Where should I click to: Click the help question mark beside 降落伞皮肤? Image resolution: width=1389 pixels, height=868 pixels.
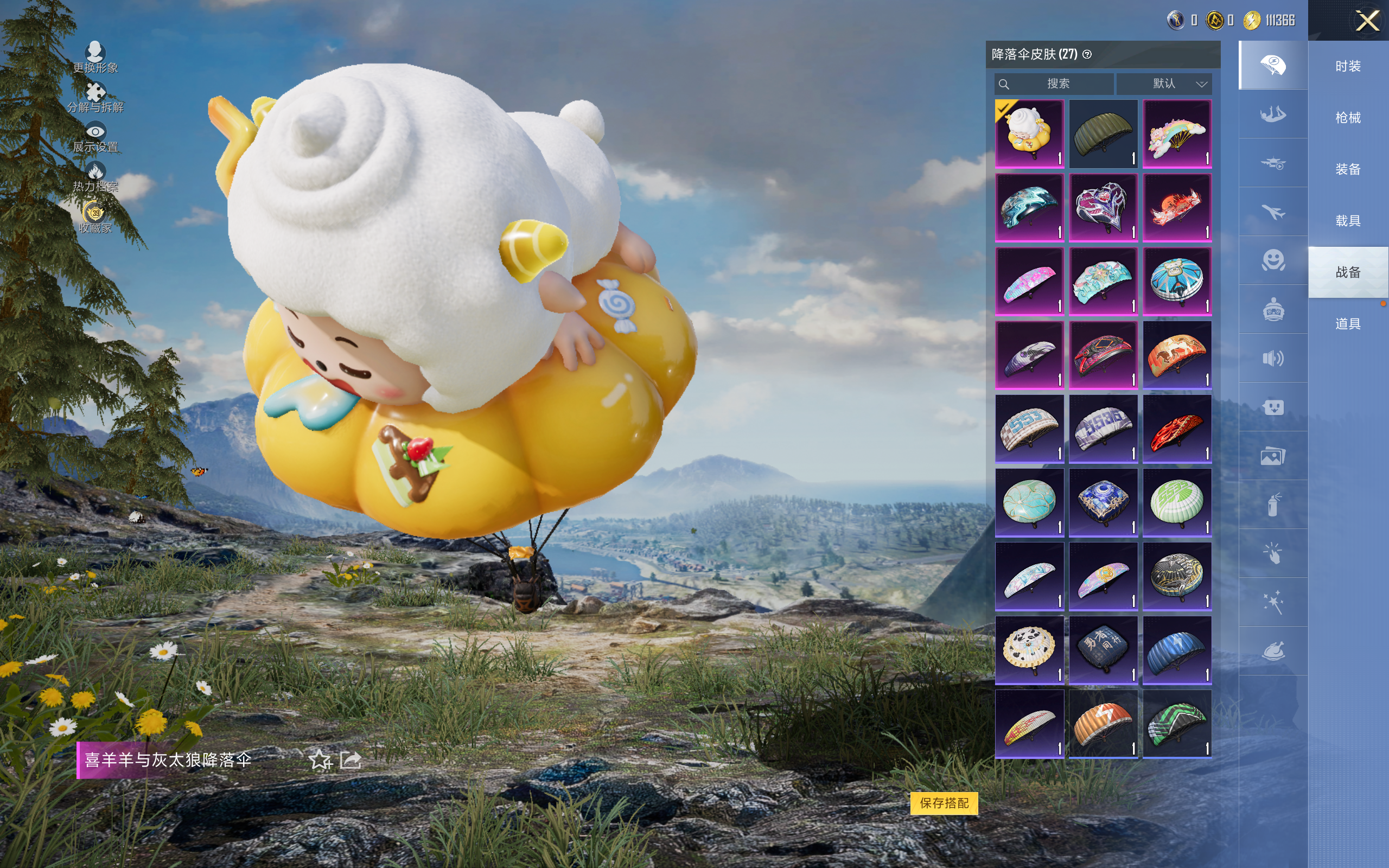coord(1087,55)
